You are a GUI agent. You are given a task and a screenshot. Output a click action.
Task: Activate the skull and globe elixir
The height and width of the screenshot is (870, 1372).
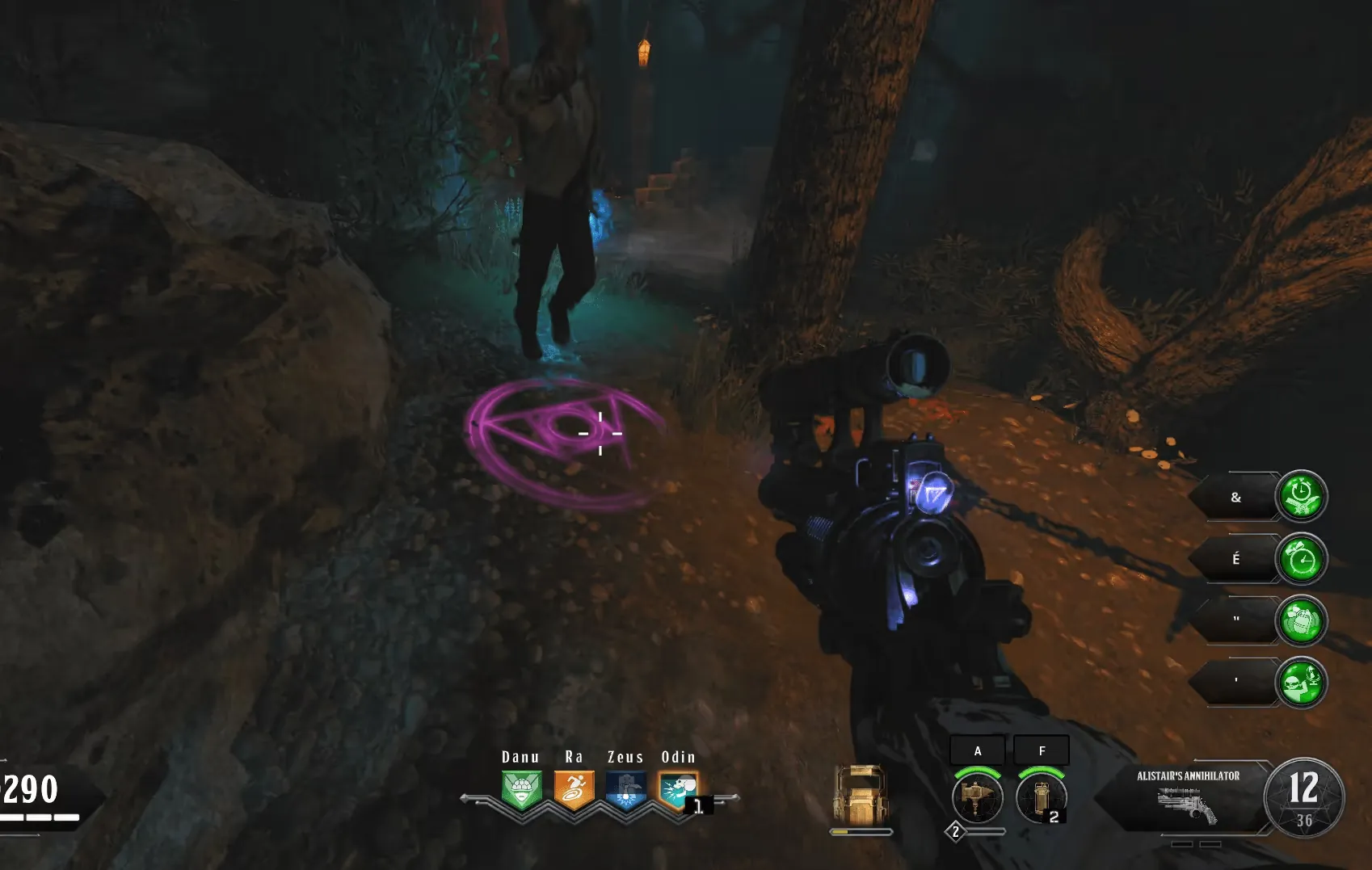coord(1301,683)
